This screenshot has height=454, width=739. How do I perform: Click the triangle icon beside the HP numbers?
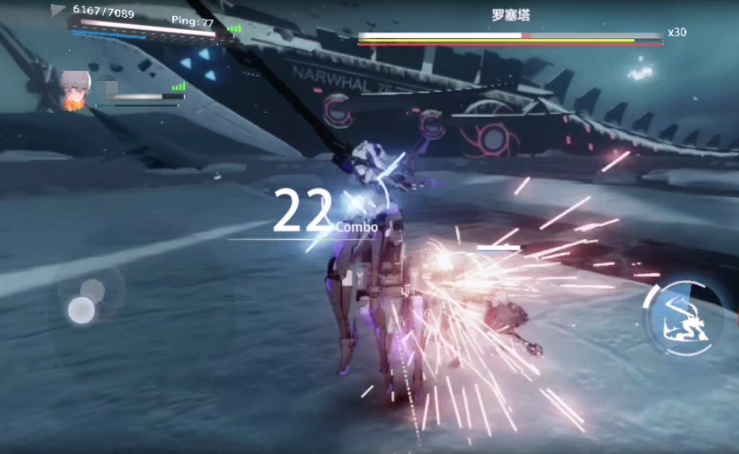pos(58,11)
